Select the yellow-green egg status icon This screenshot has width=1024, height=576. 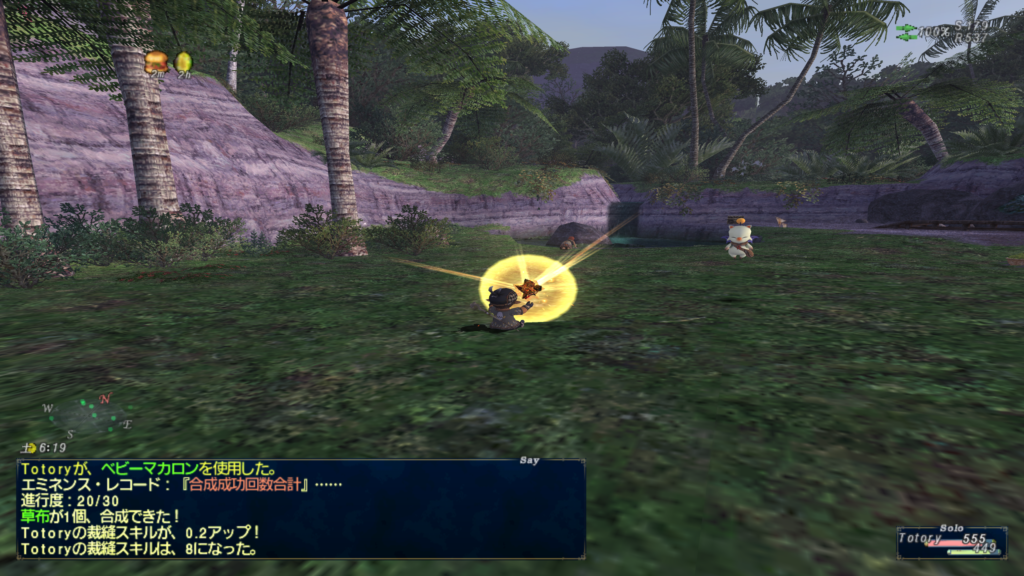183,63
